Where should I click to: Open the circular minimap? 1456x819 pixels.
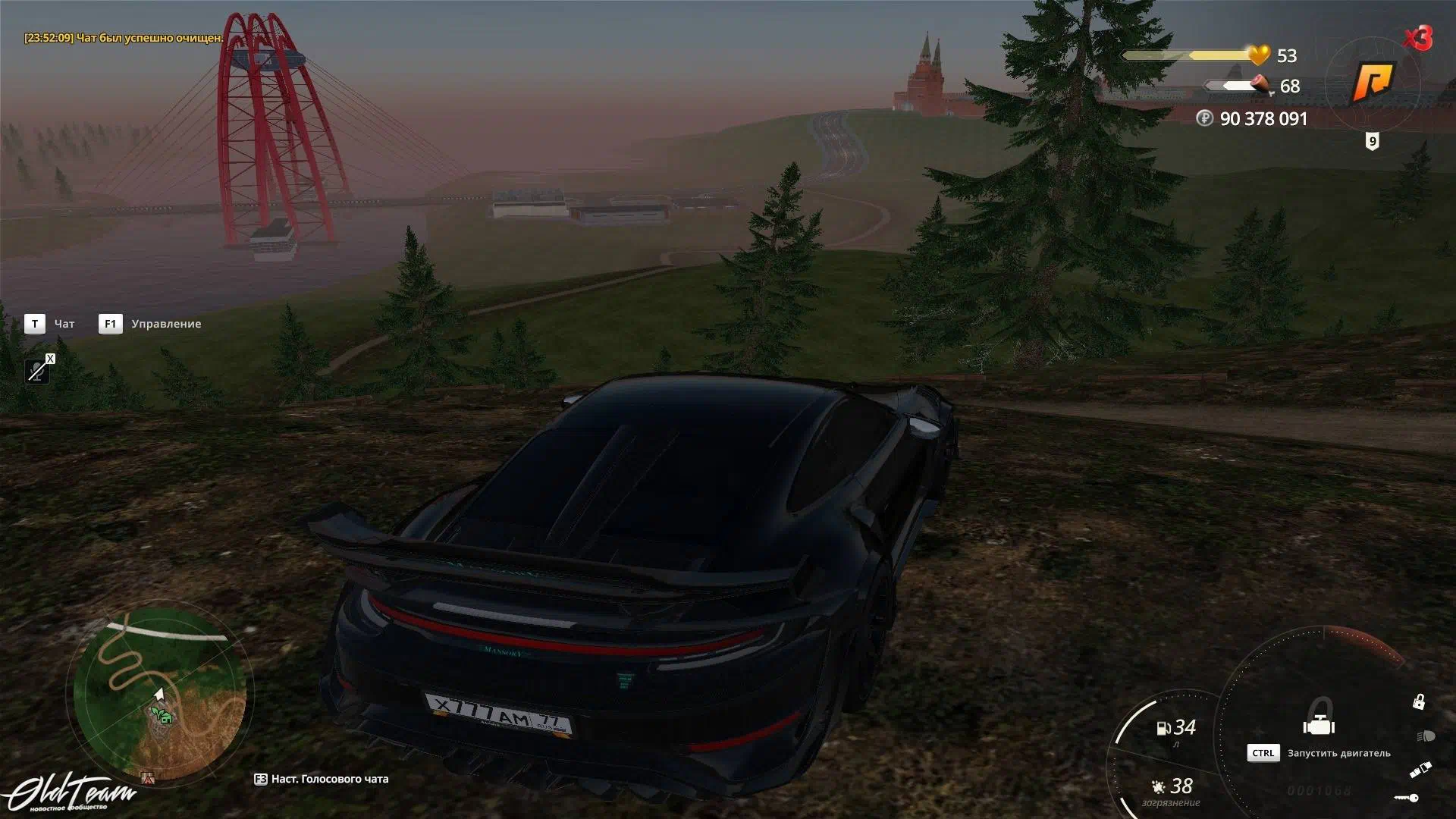(159, 692)
